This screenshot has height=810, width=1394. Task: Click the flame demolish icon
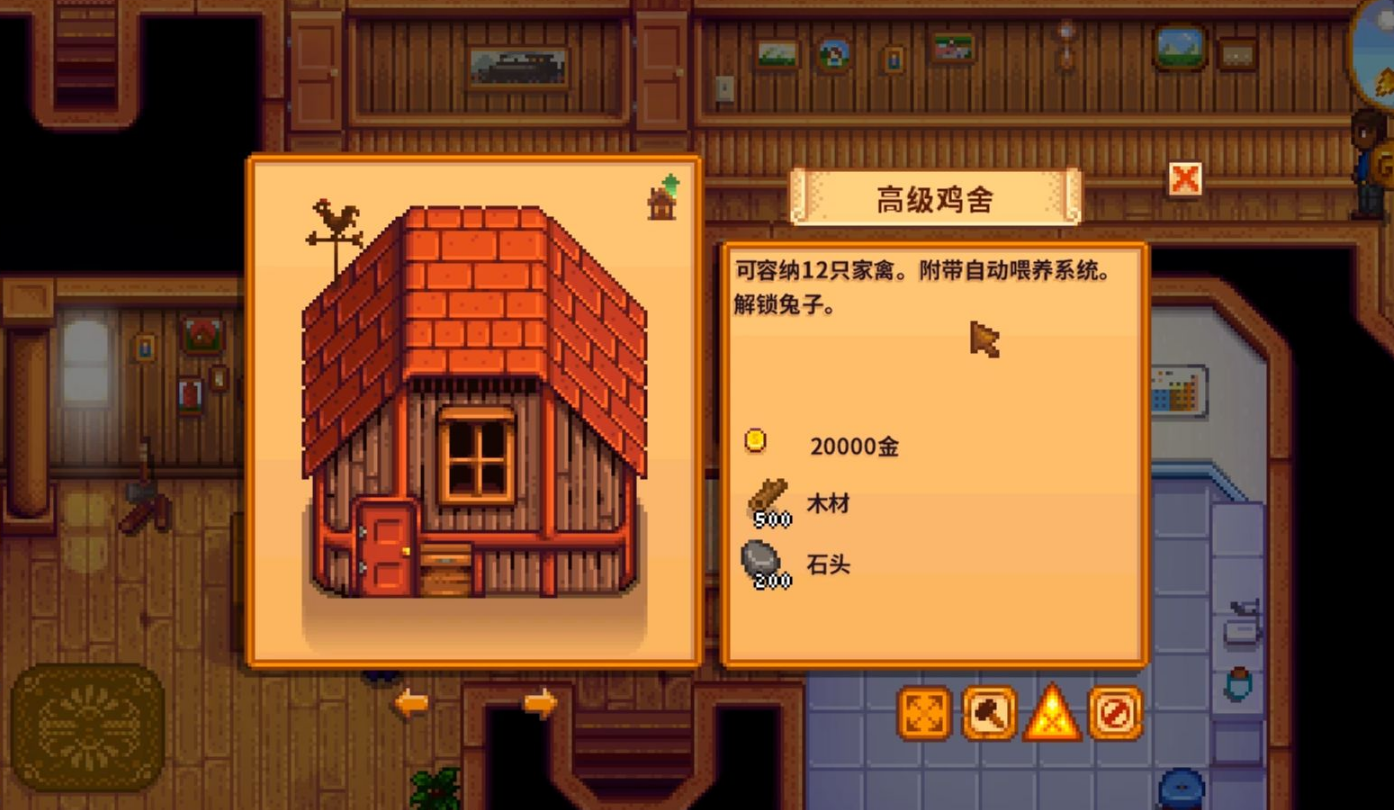coord(1052,716)
